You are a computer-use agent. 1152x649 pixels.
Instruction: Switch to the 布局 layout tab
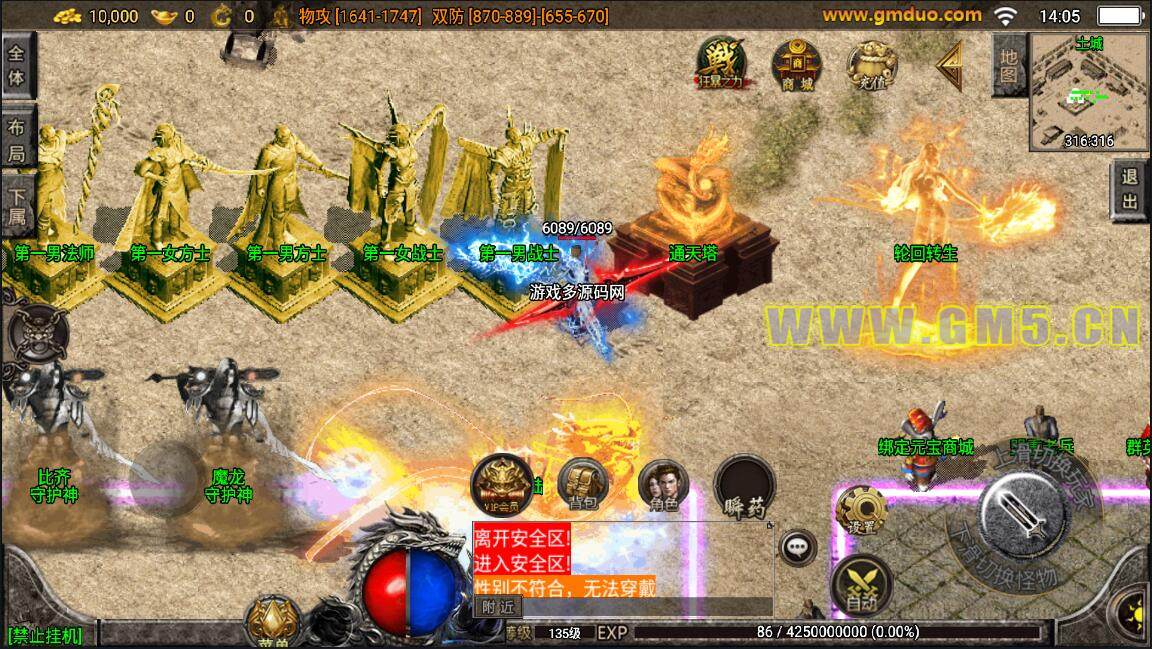[17, 140]
